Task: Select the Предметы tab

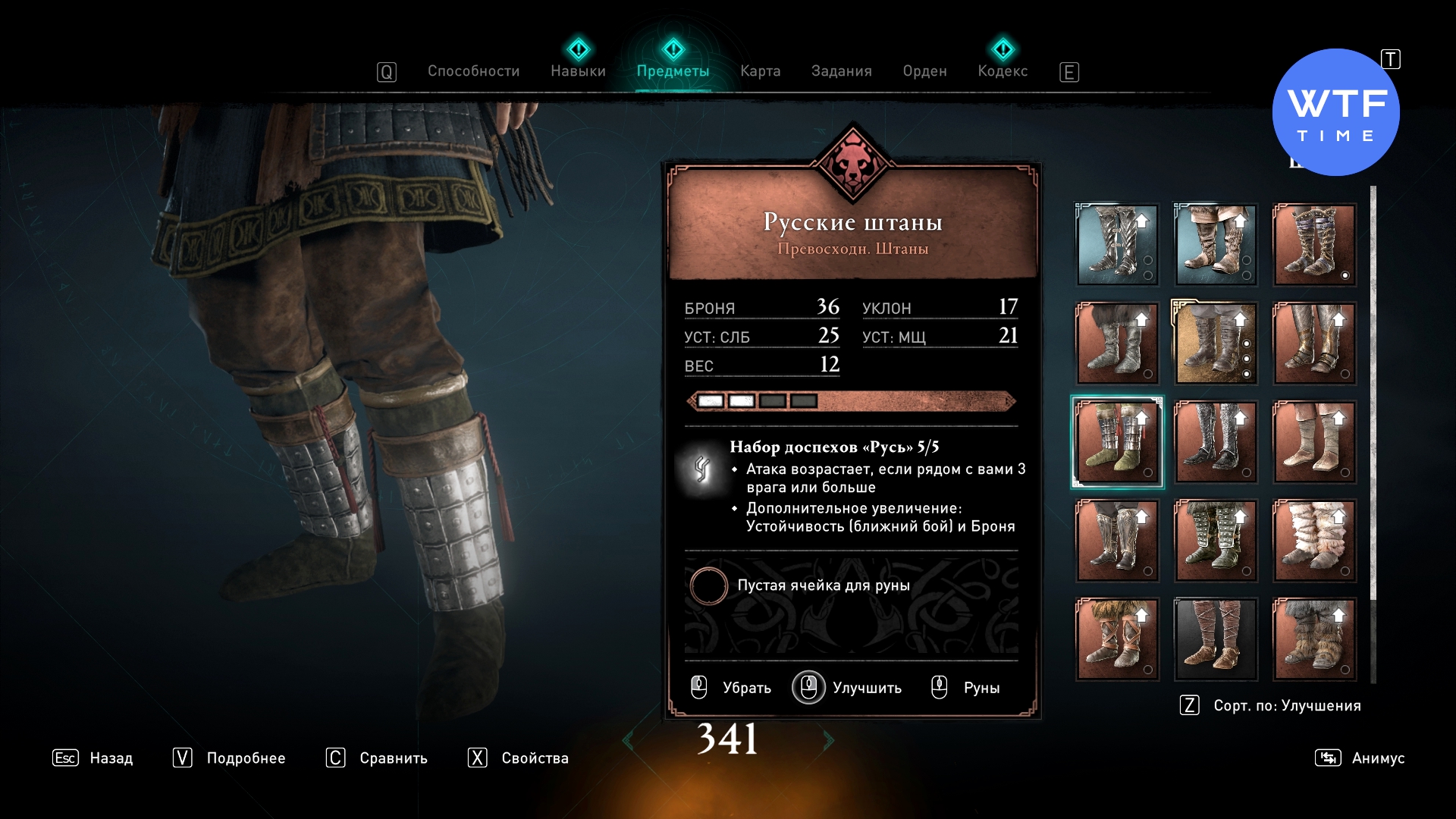Action: pyautogui.click(x=673, y=71)
